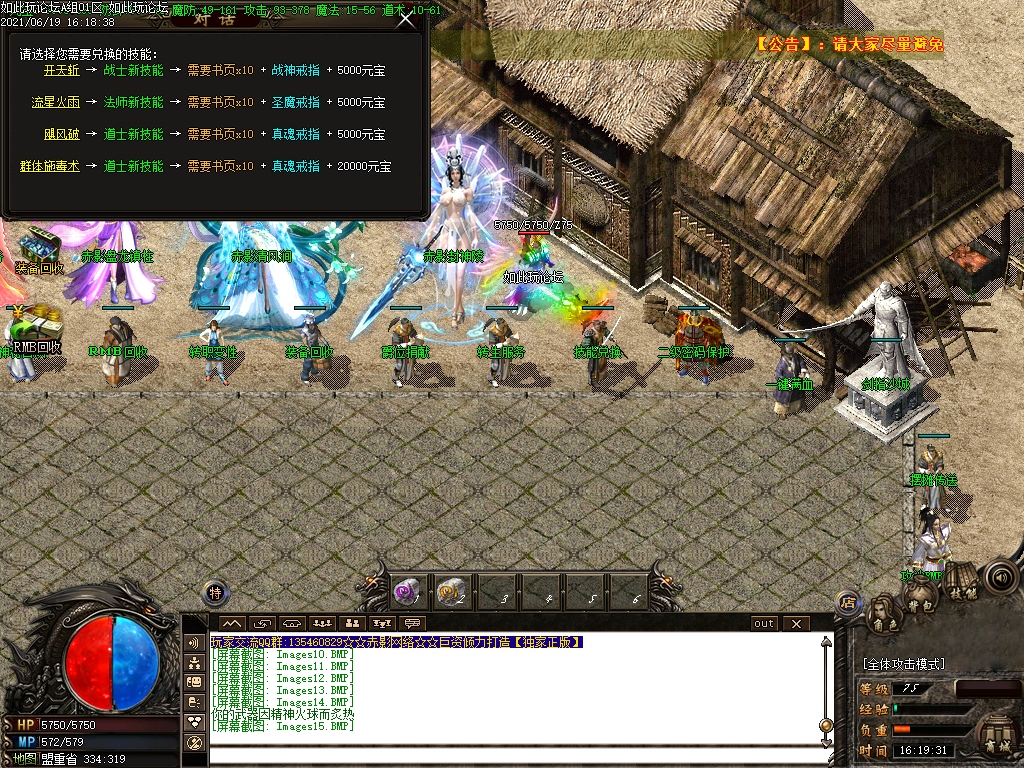This screenshot has height=768, width=1024.
Task: Click the round 特 button
Action: pos(214,593)
